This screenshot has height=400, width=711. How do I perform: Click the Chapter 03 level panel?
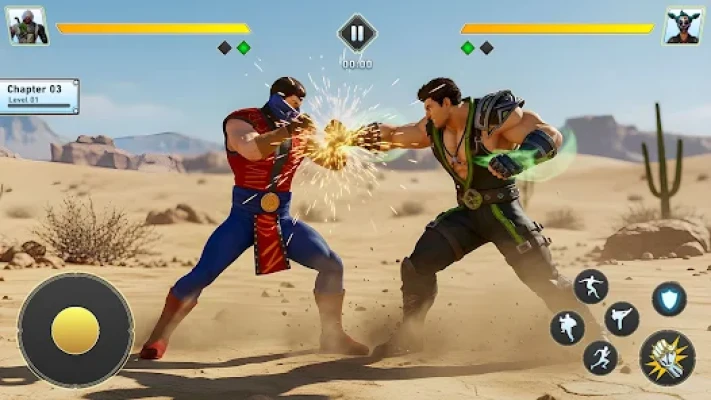(x=39, y=95)
